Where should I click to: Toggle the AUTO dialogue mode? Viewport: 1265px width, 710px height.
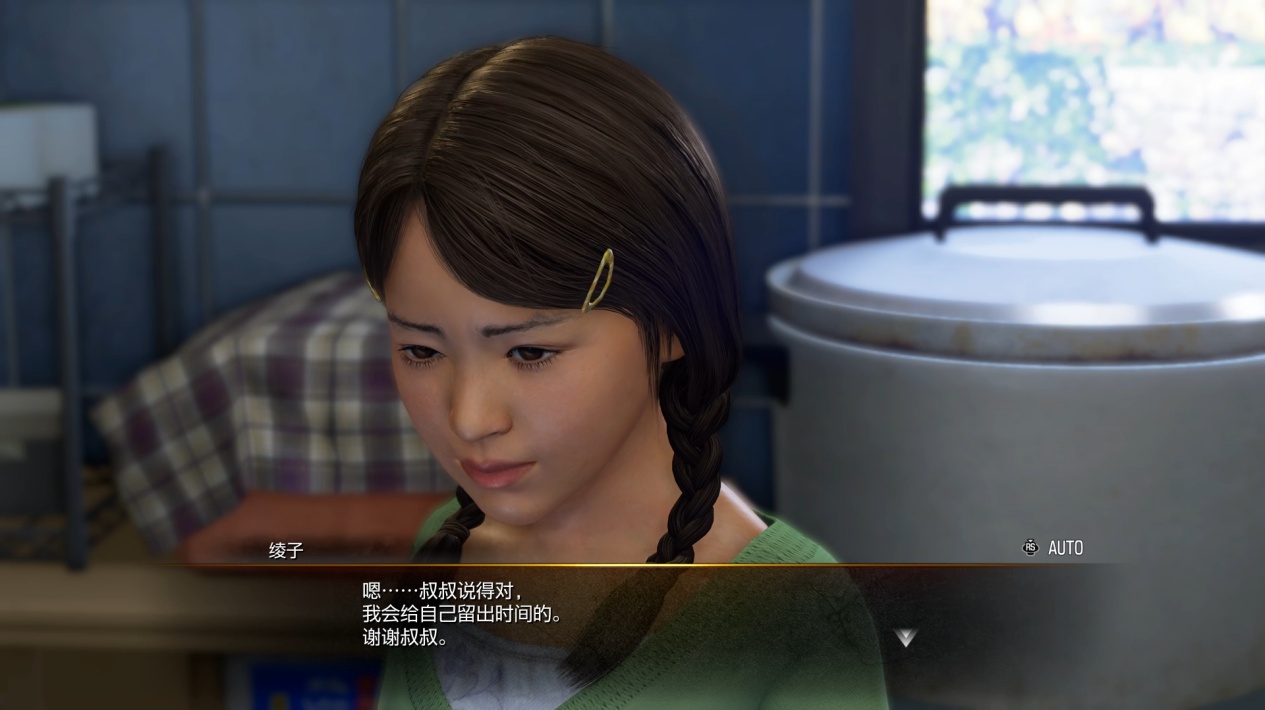(x=1053, y=548)
